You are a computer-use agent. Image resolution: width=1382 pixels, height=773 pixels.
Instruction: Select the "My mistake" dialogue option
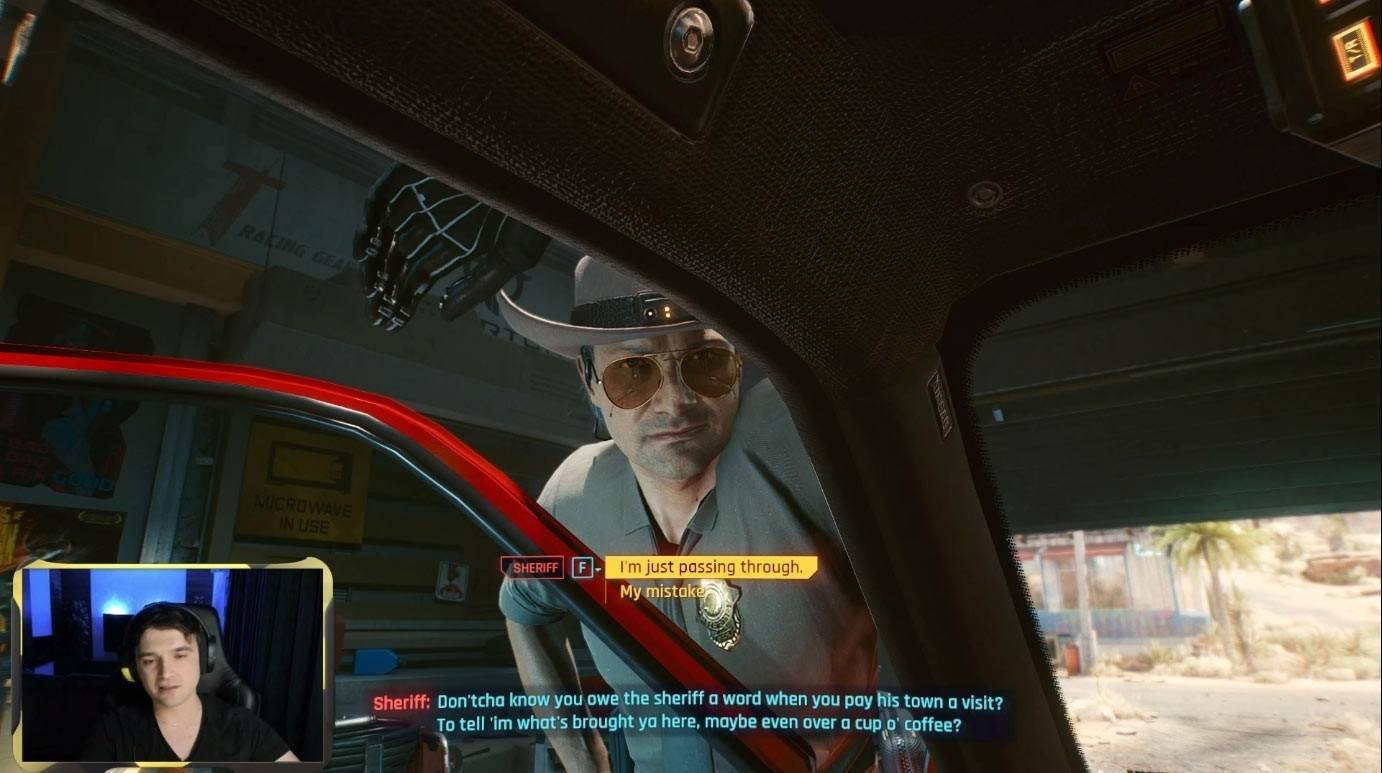(x=663, y=592)
